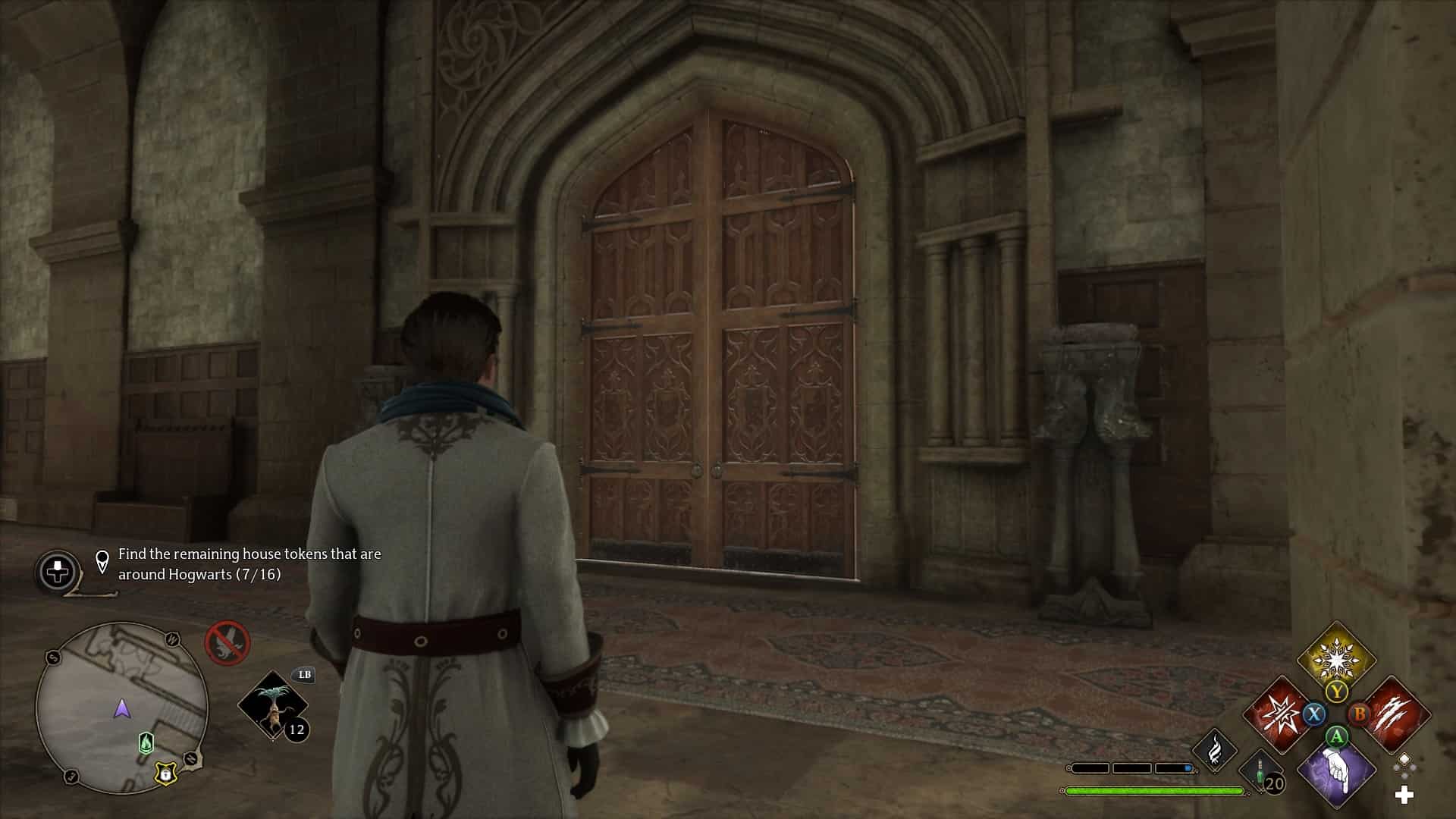1456x819 pixels.
Task: Cast the purple pointing hand spell
Action: pyautogui.click(x=1336, y=770)
